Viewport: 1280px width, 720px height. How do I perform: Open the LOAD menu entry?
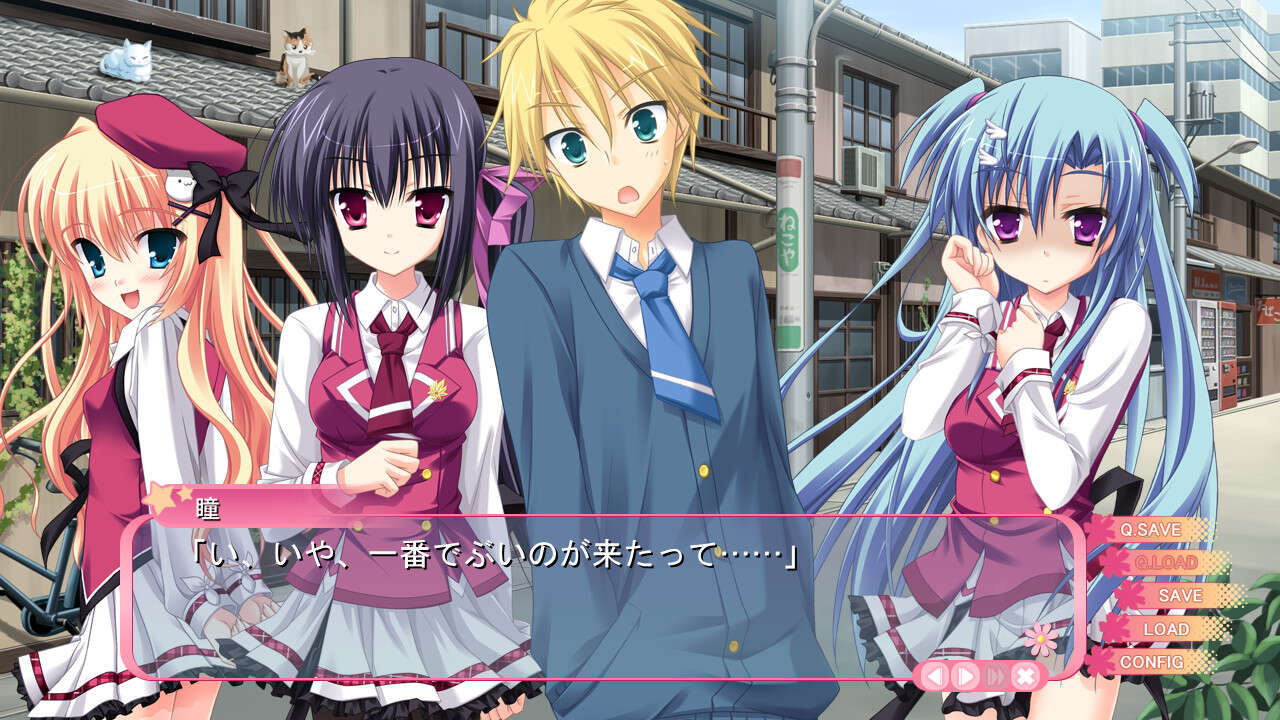coord(1167,628)
